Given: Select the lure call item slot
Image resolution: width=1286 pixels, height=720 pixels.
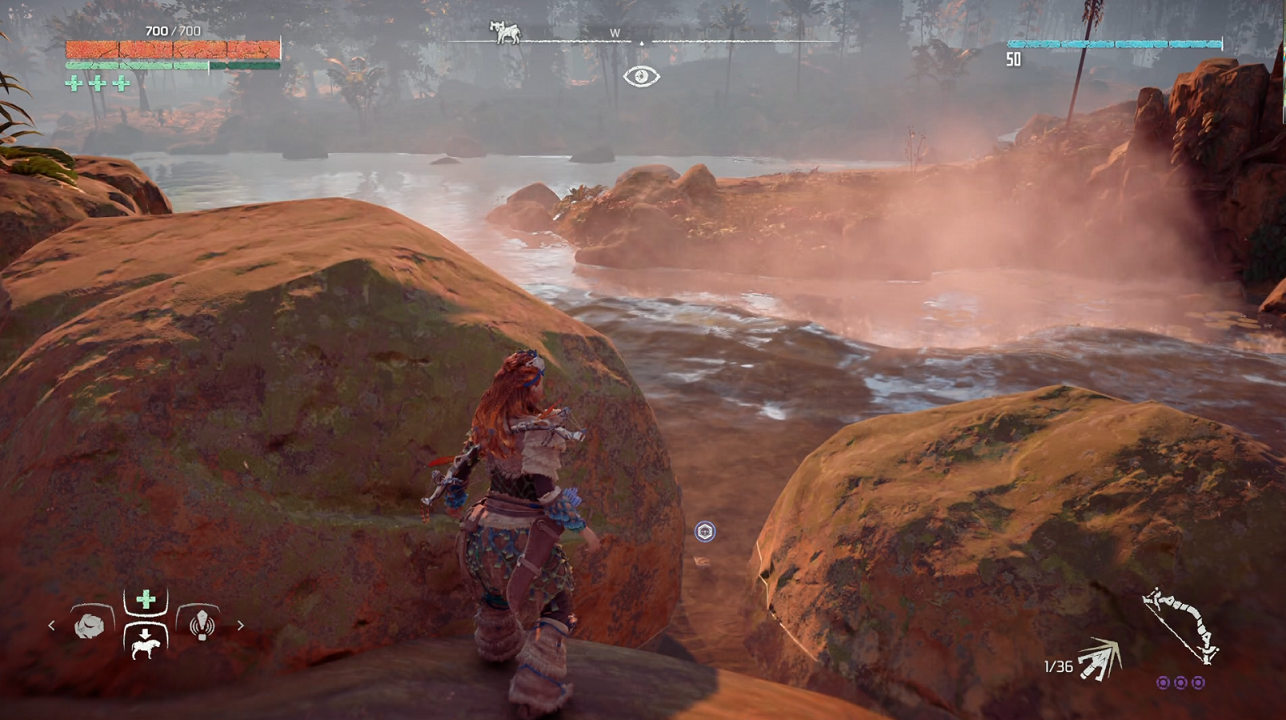Looking at the screenshot, I should (x=202, y=626).
